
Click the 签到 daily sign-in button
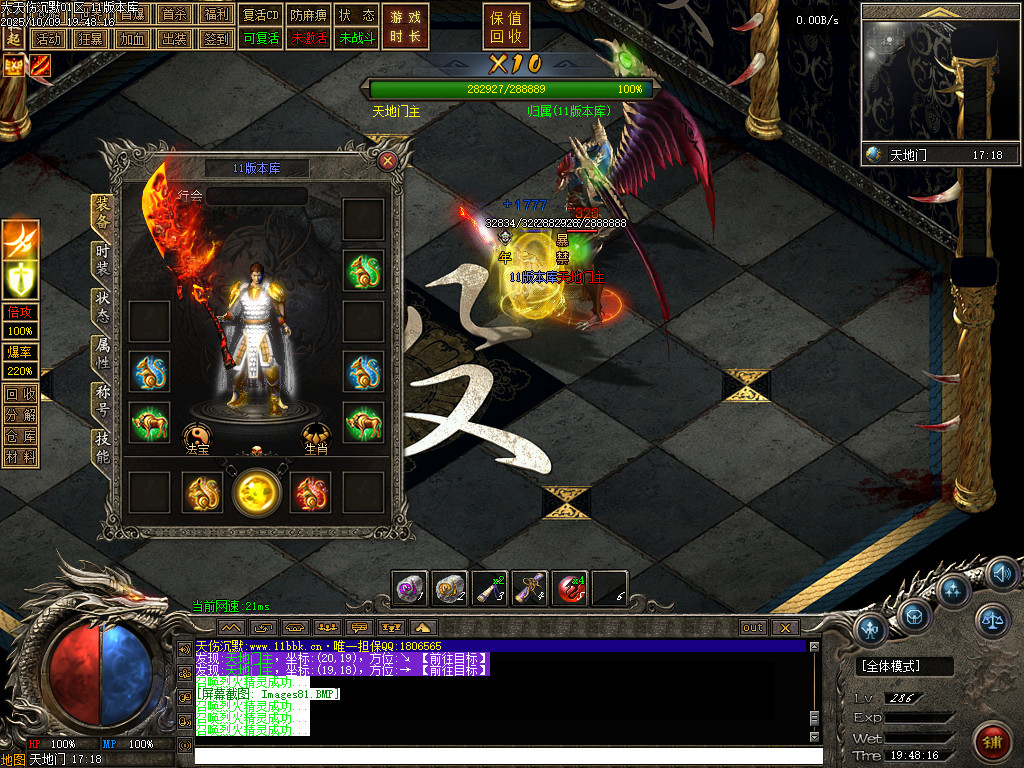tap(215, 39)
